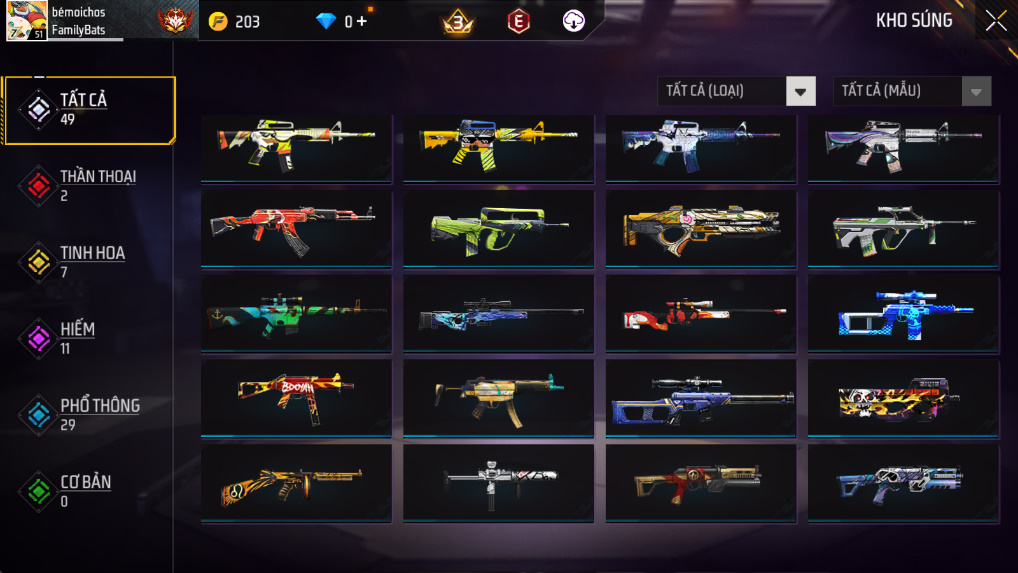
Task: Choose the Cơ Bản category tab
Action: (x=86, y=490)
